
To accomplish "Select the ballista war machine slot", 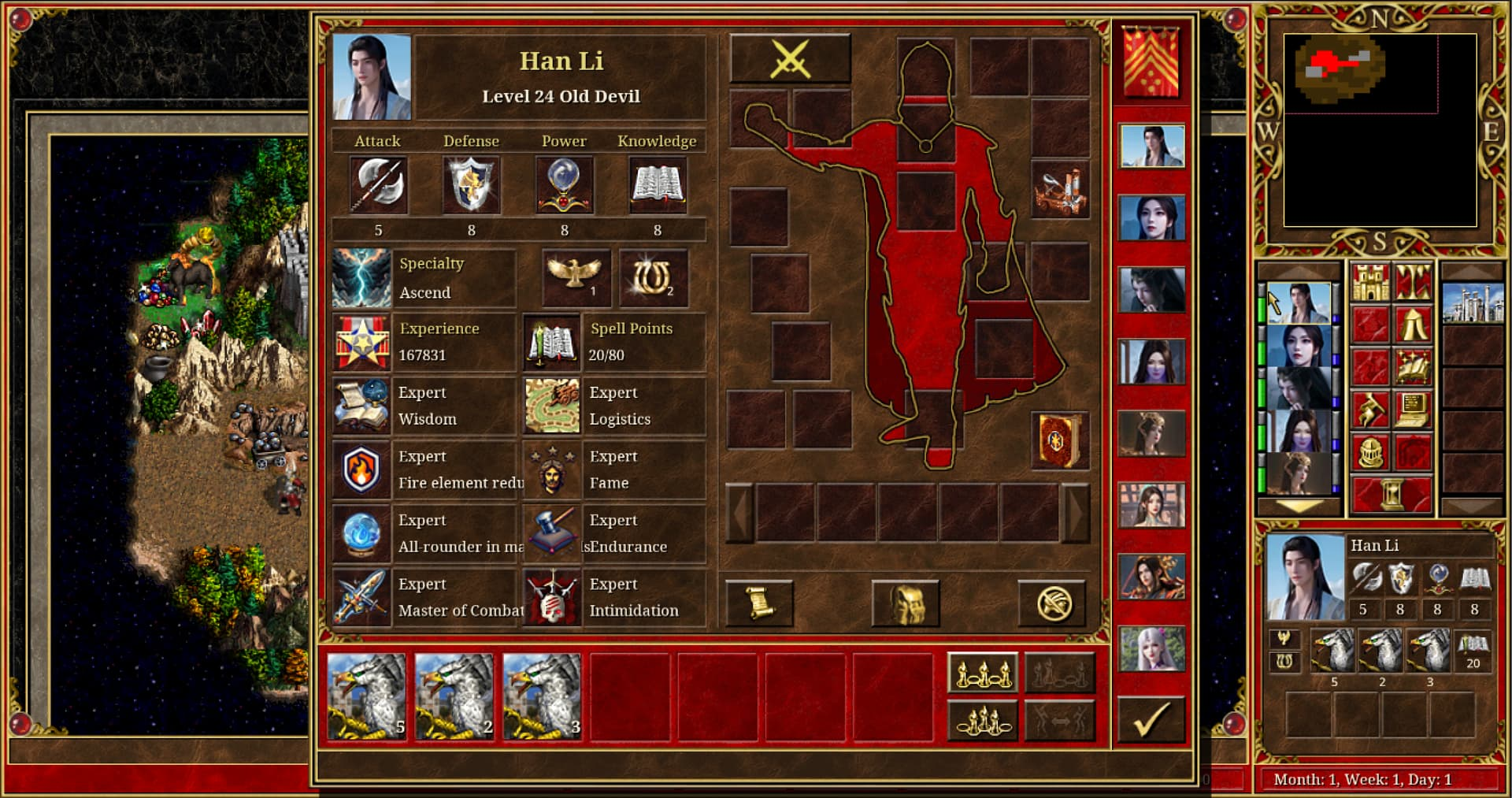I will (1060, 190).
